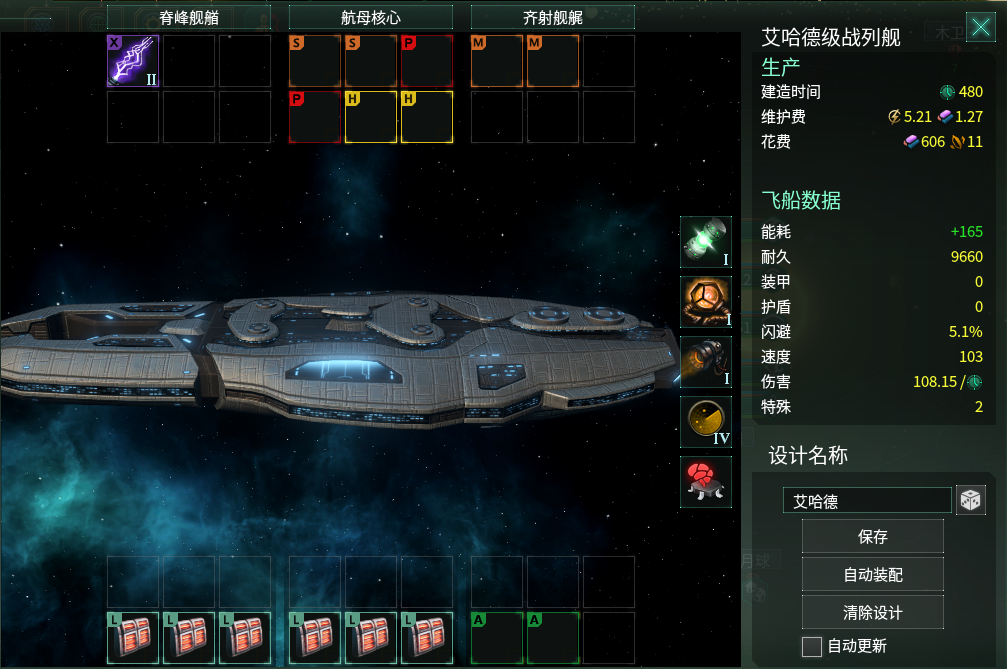Select the yellow radar sensor icon
The width and height of the screenshot is (1007, 669).
706,422
